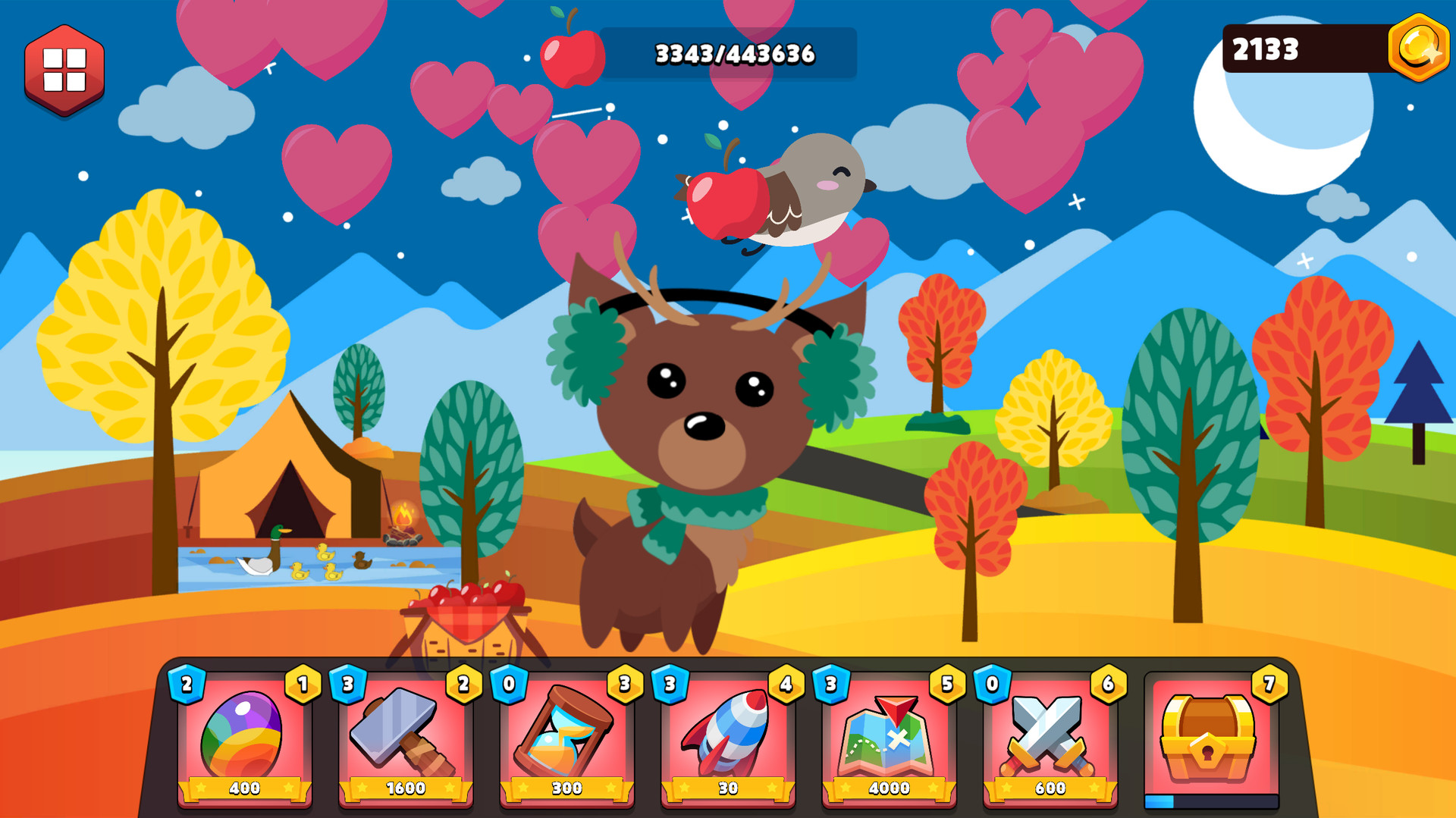Click the swords price banner showing 600
Viewport: 1456px width, 818px height.
[x=1050, y=788]
